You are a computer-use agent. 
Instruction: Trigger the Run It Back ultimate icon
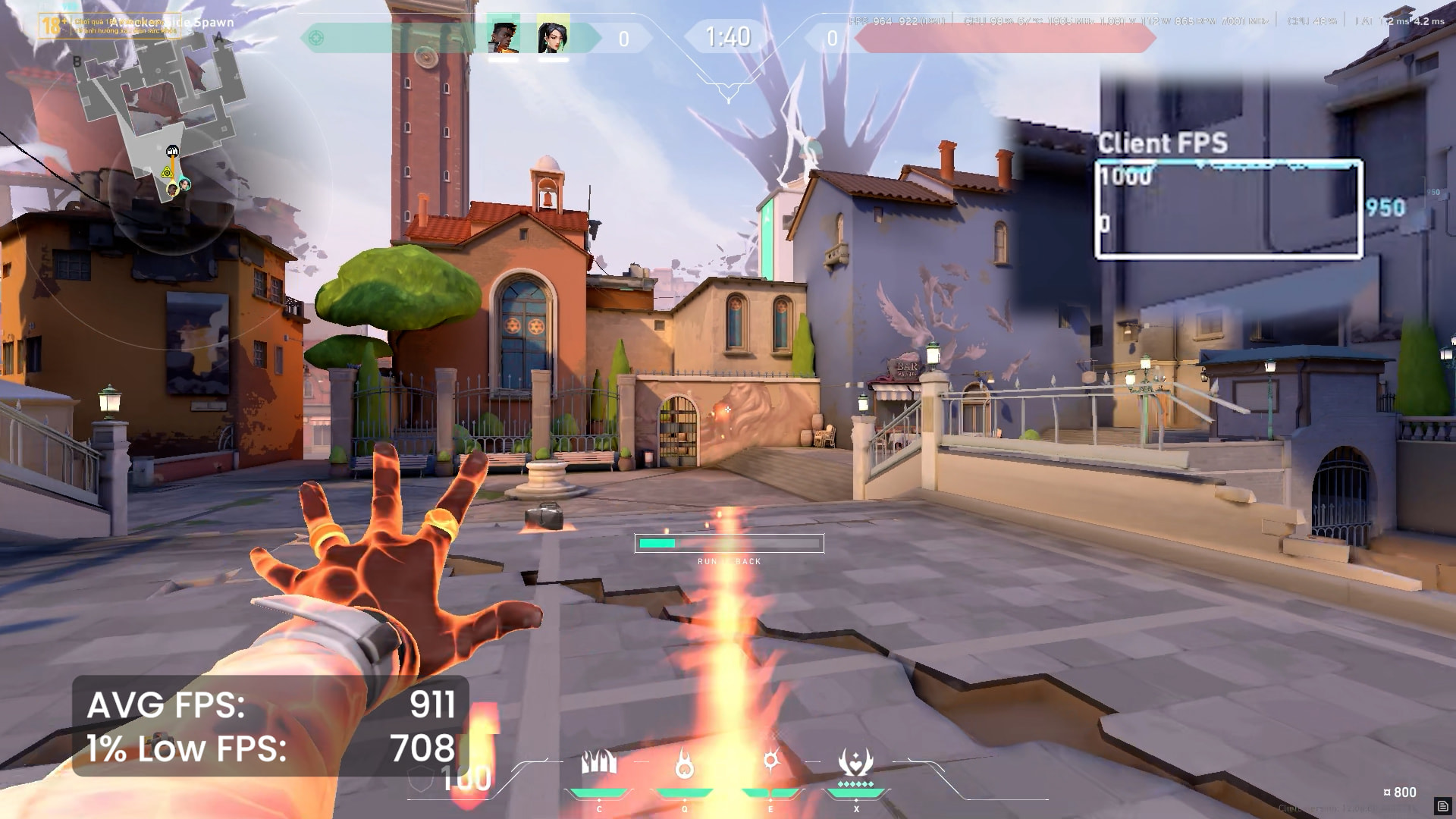tap(855, 763)
